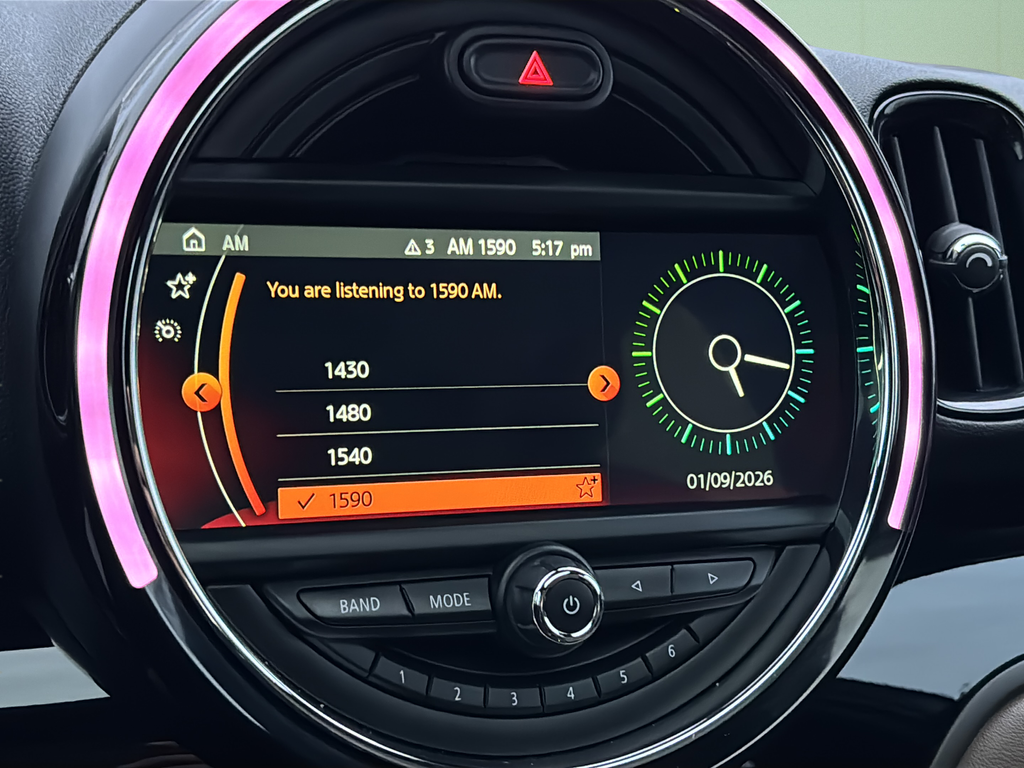Open radio settings gear icon
Screen dimensions: 1024x768
point(168,331)
